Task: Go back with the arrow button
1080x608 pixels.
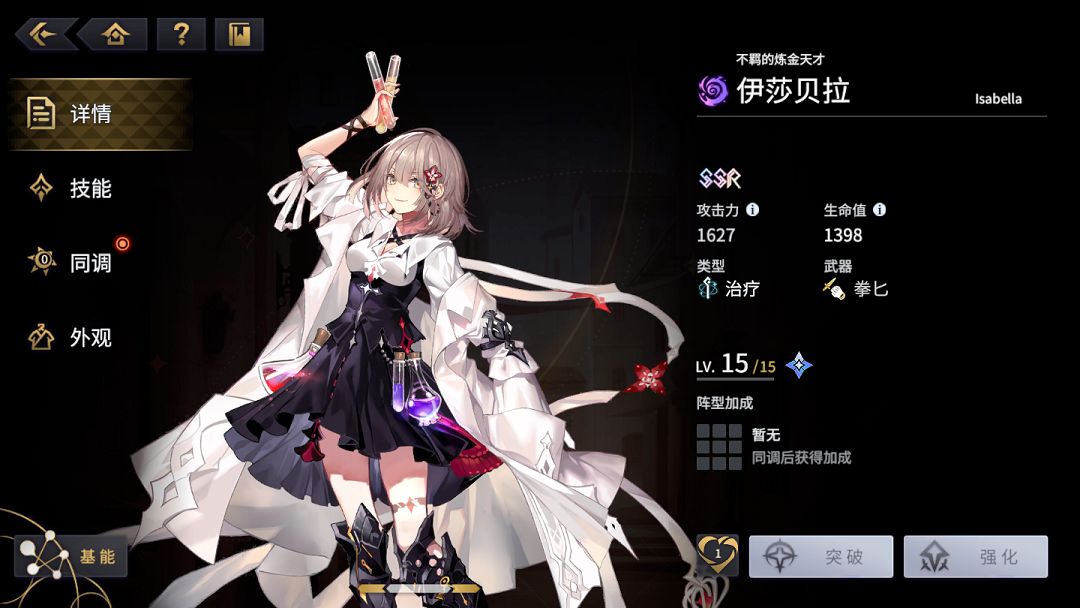Action: [x=44, y=35]
